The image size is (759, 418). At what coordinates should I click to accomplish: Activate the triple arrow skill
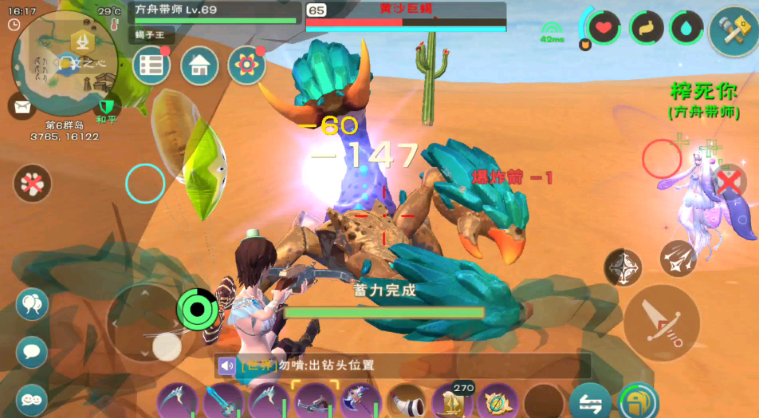pos(677,258)
